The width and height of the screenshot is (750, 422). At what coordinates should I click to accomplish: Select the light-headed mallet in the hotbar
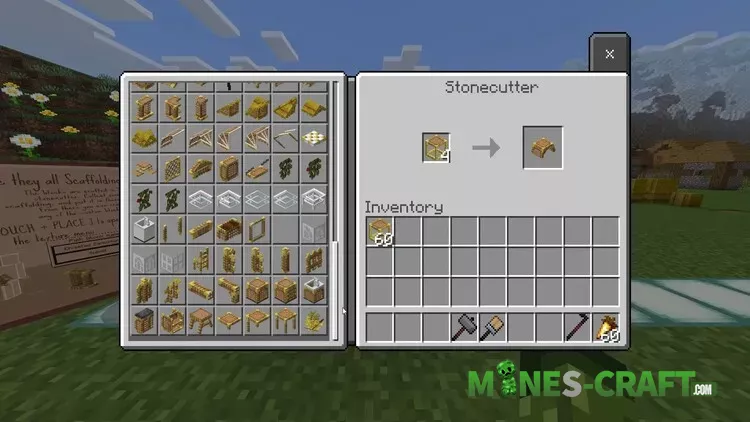click(492, 326)
